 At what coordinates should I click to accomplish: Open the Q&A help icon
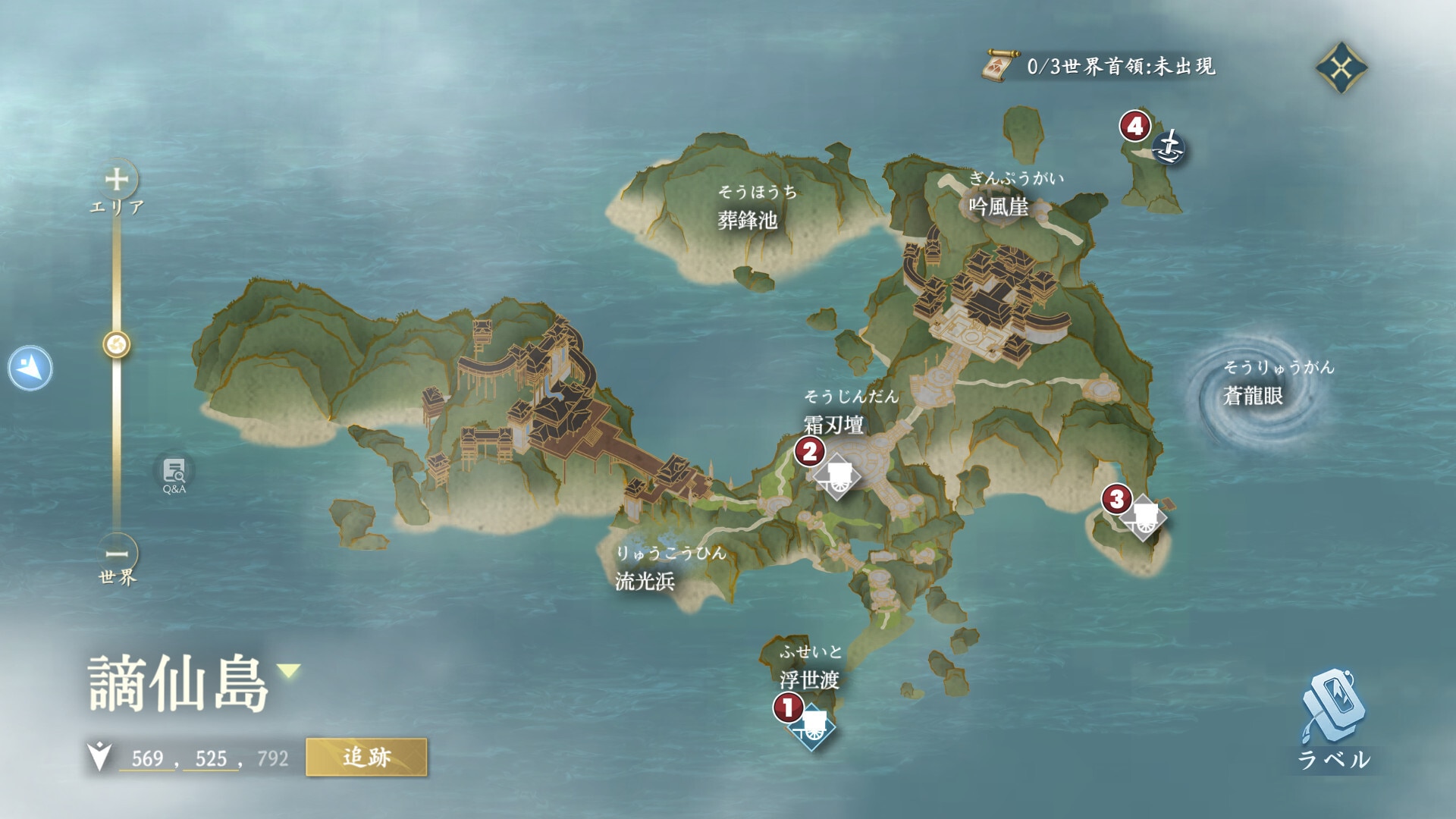(174, 474)
